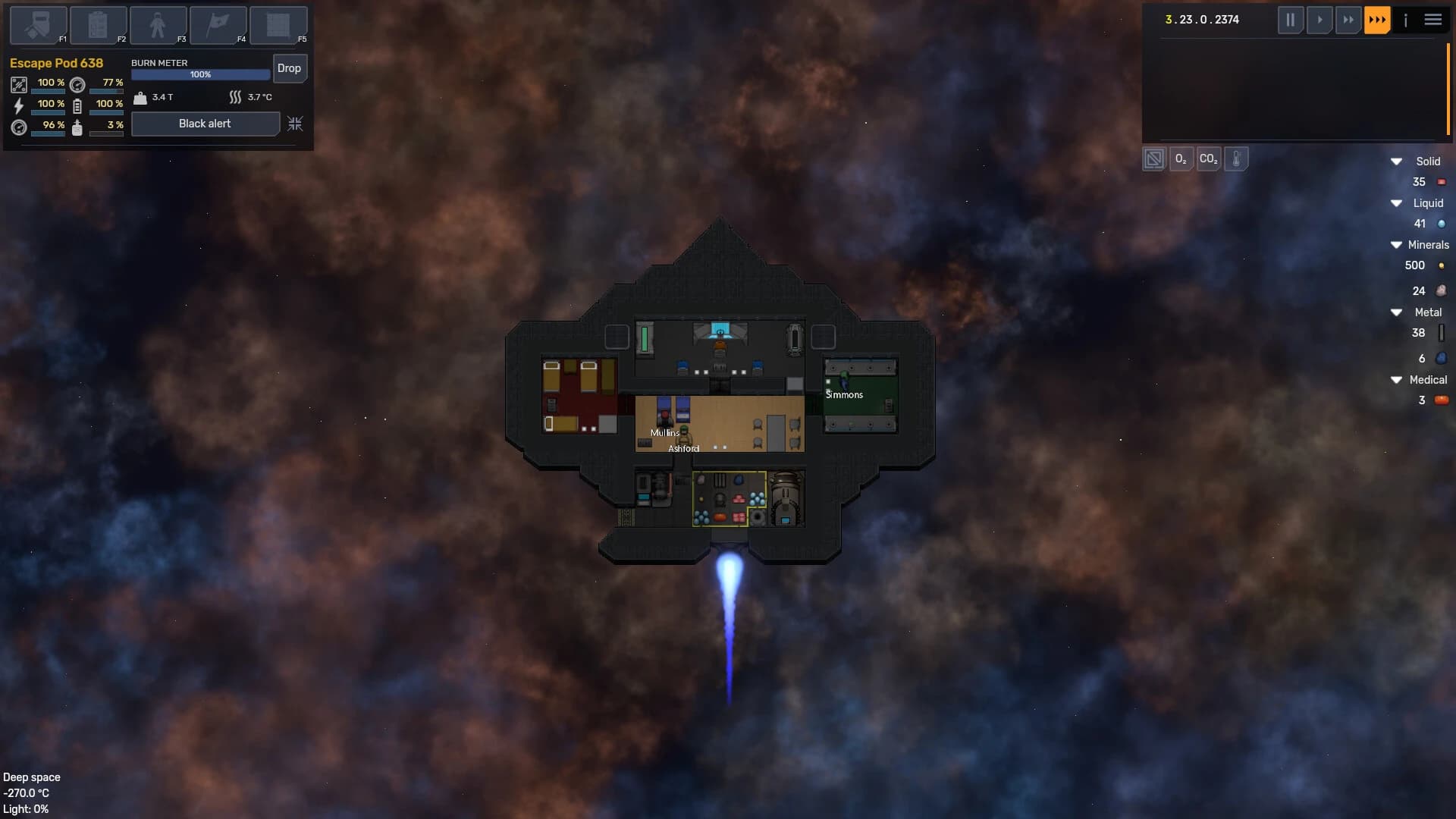The image size is (1456, 819).
Task: Click the Burn Meter progress bar
Action: pyautogui.click(x=200, y=74)
